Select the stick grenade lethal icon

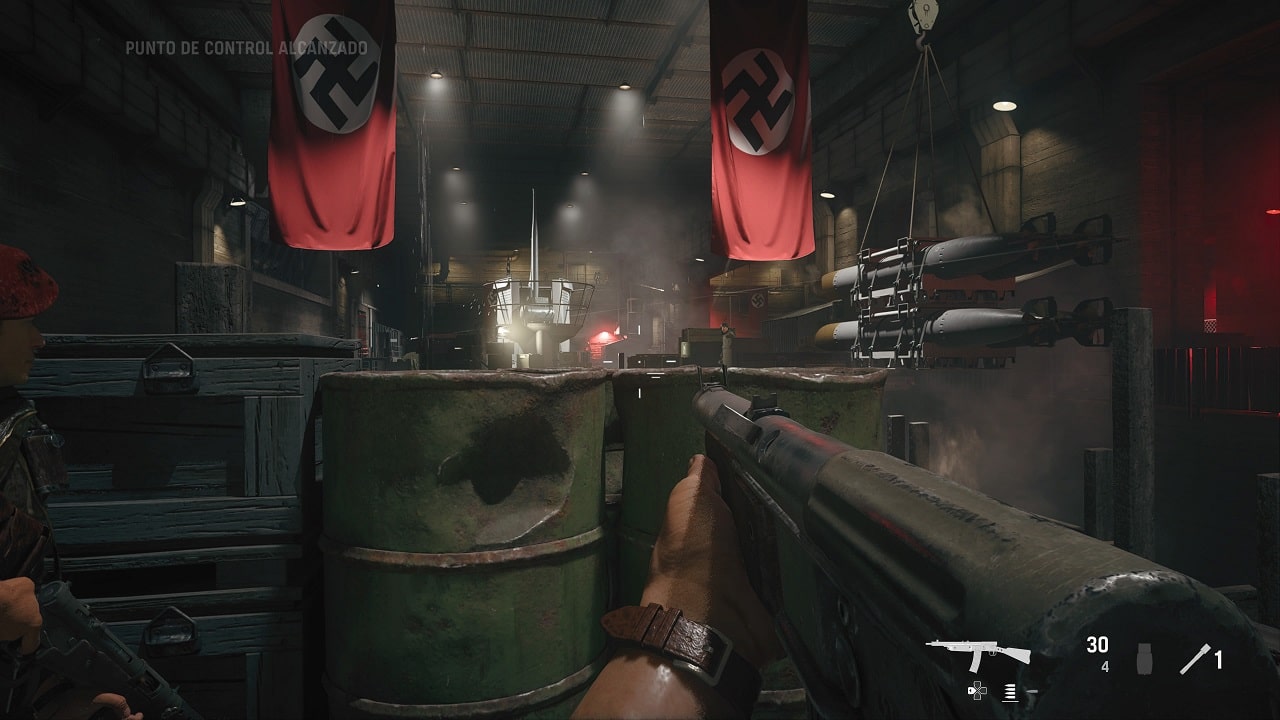tap(1195, 658)
